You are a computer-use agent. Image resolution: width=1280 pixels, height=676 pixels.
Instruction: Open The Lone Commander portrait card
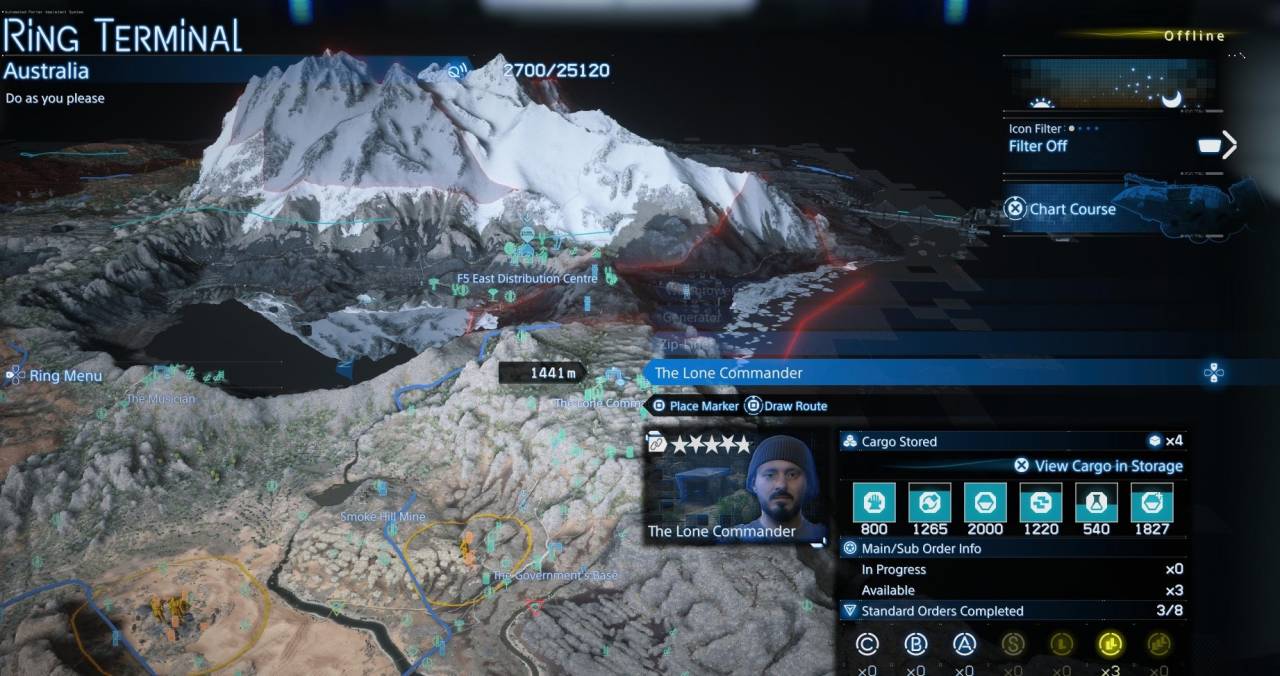pos(735,488)
